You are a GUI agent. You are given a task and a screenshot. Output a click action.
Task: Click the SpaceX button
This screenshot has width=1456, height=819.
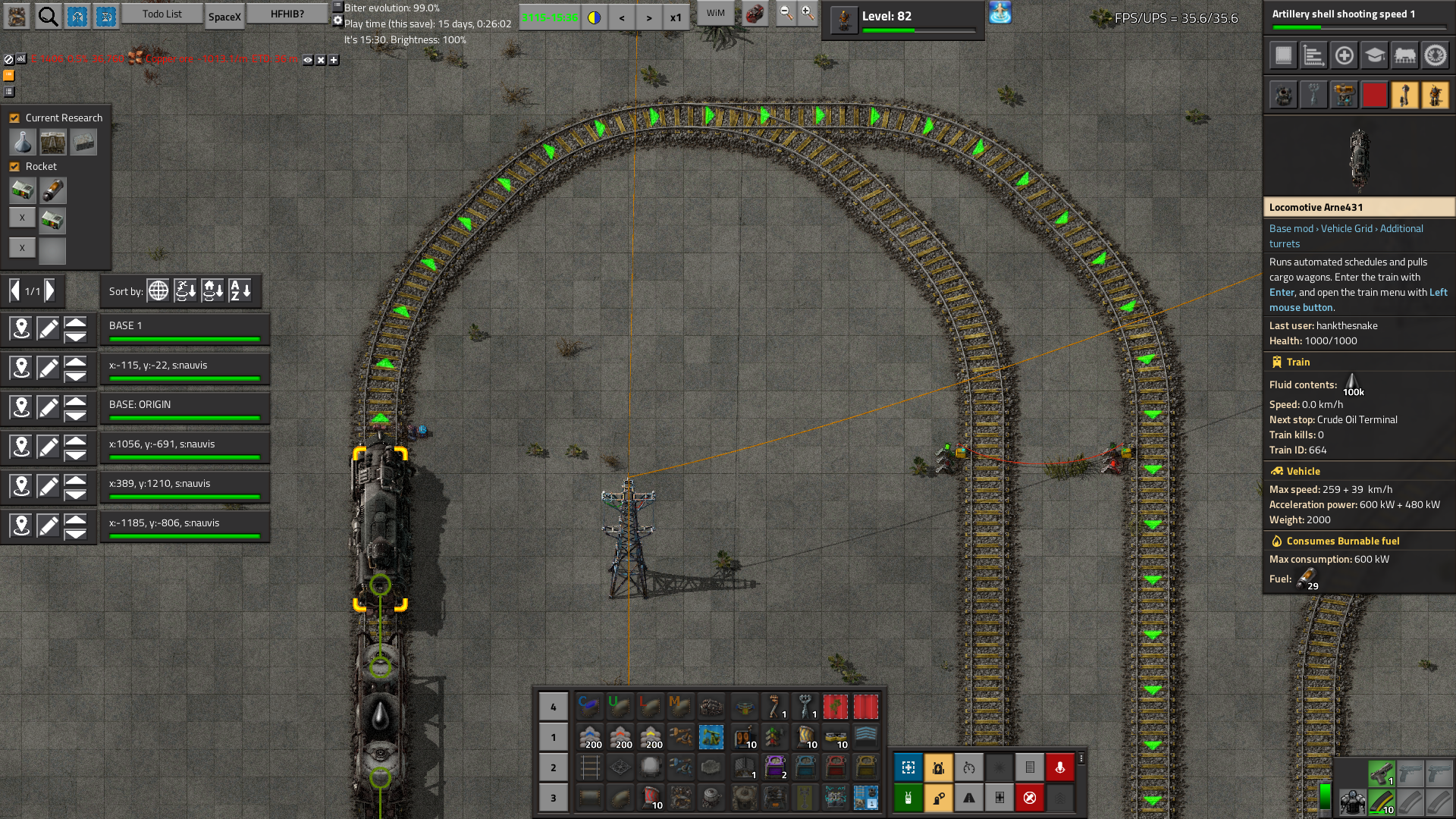pyautogui.click(x=224, y=17)
